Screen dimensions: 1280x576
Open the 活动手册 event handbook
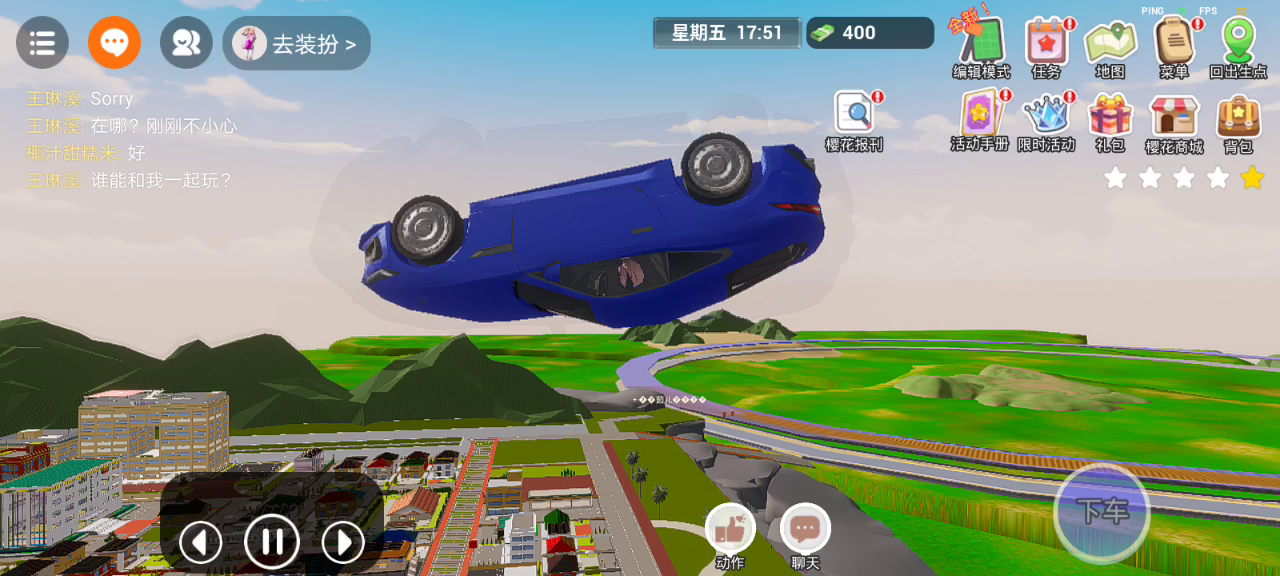[980, 116]
